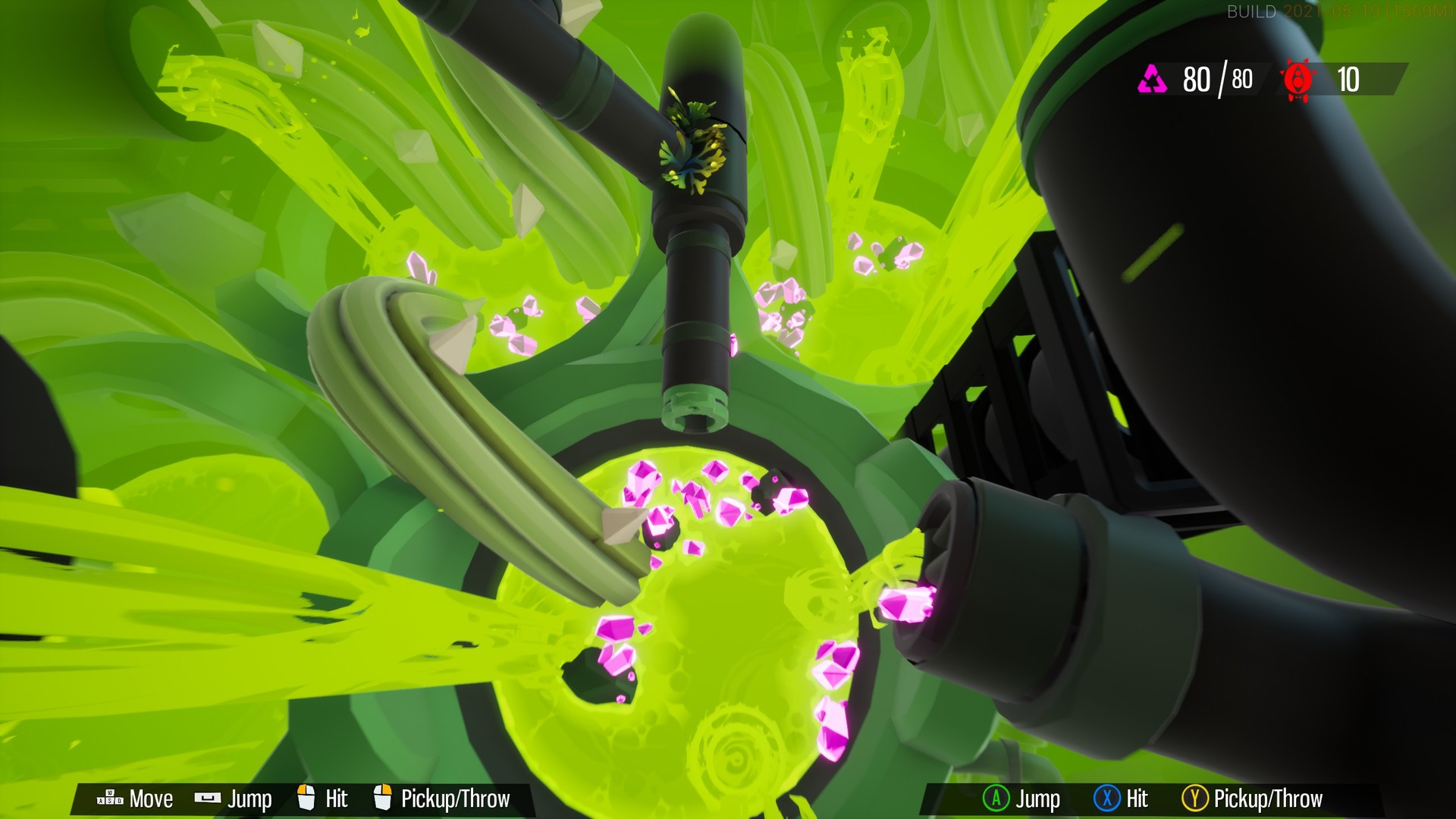Select the red creature counter icon
Image resolution: width=1456 pixels, height=819 pixels.
(1299, 79)
